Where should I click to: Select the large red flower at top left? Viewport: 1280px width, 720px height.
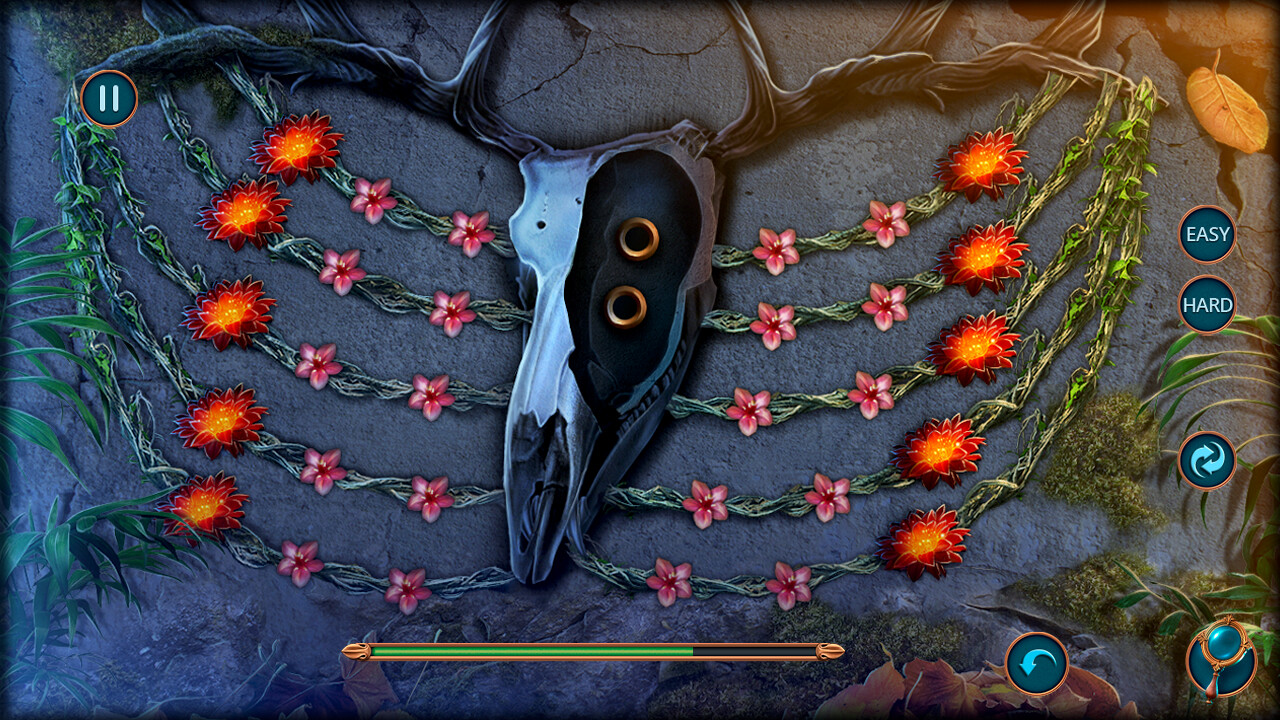pos(296,146)
